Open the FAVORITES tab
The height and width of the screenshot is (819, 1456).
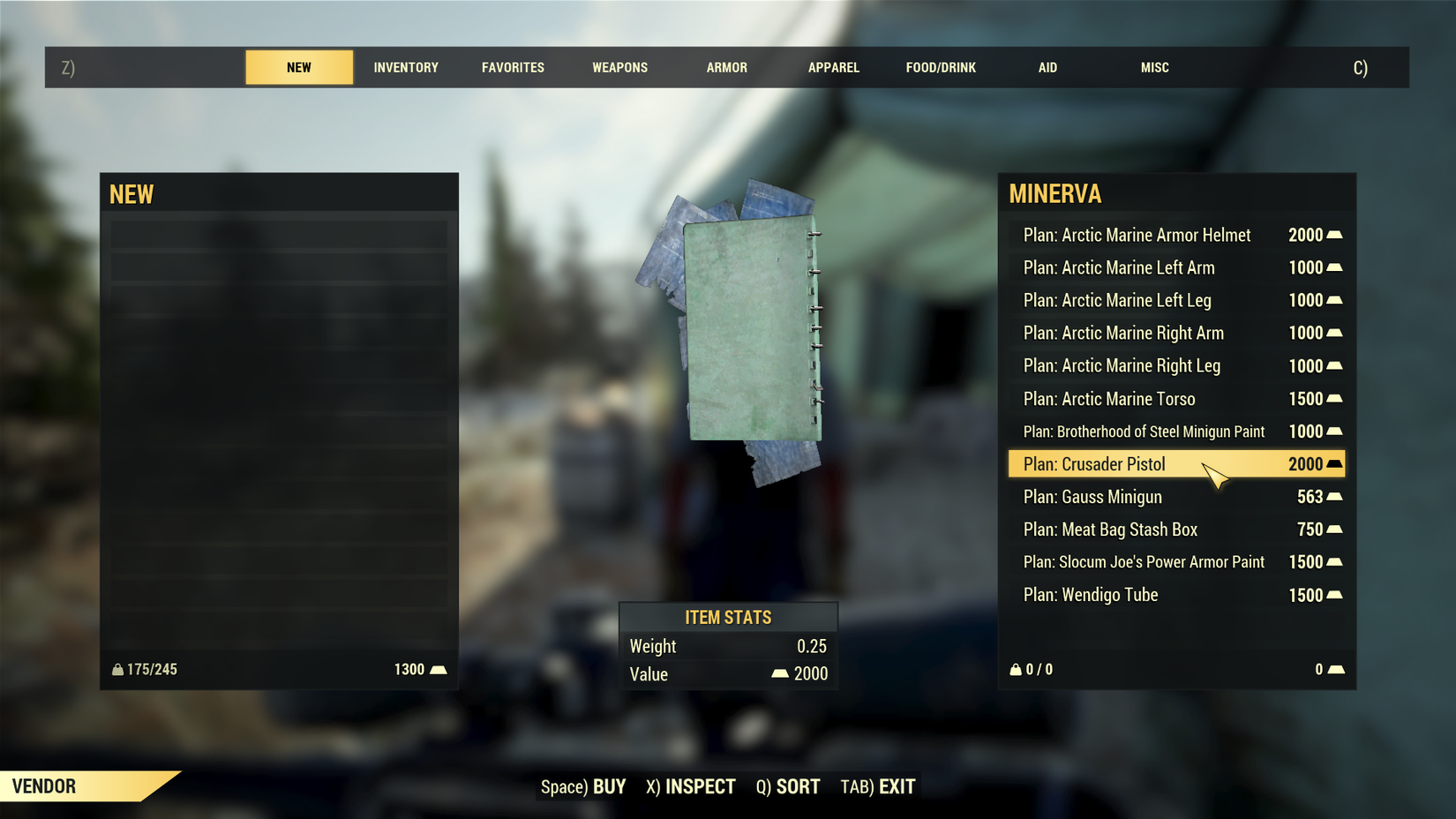(513, 67)
